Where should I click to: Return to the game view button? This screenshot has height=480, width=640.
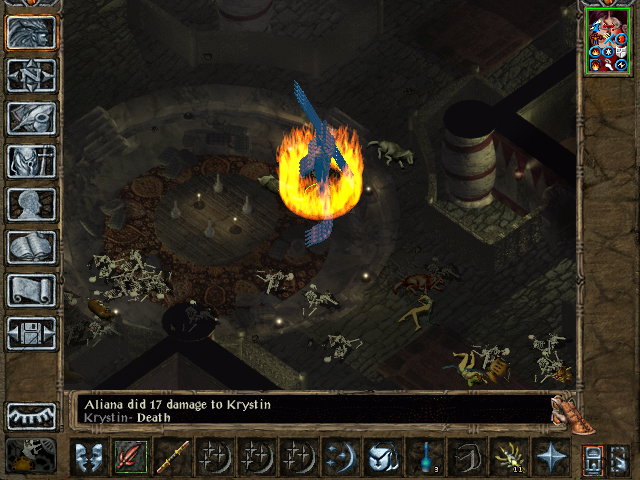31,32
